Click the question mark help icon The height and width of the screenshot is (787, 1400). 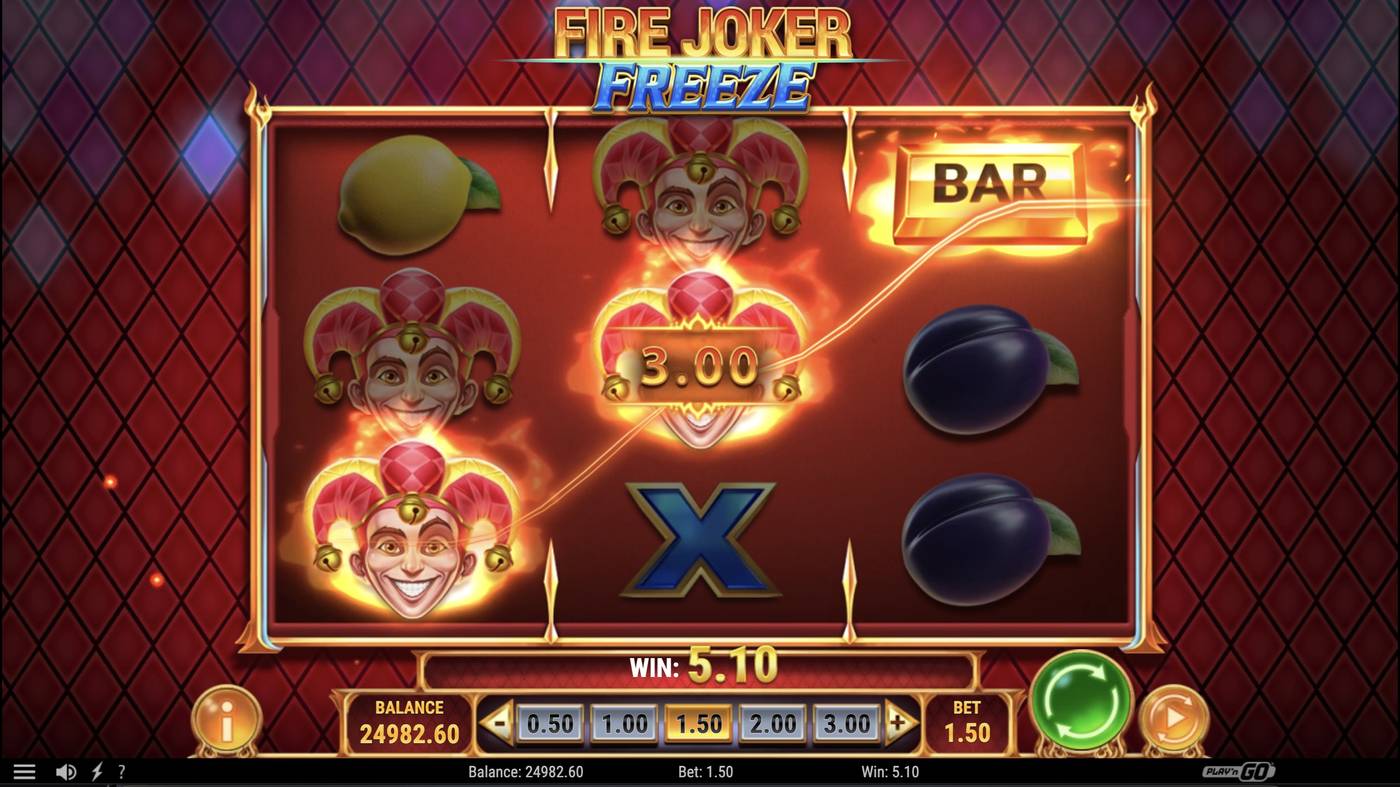click(122, 771)
